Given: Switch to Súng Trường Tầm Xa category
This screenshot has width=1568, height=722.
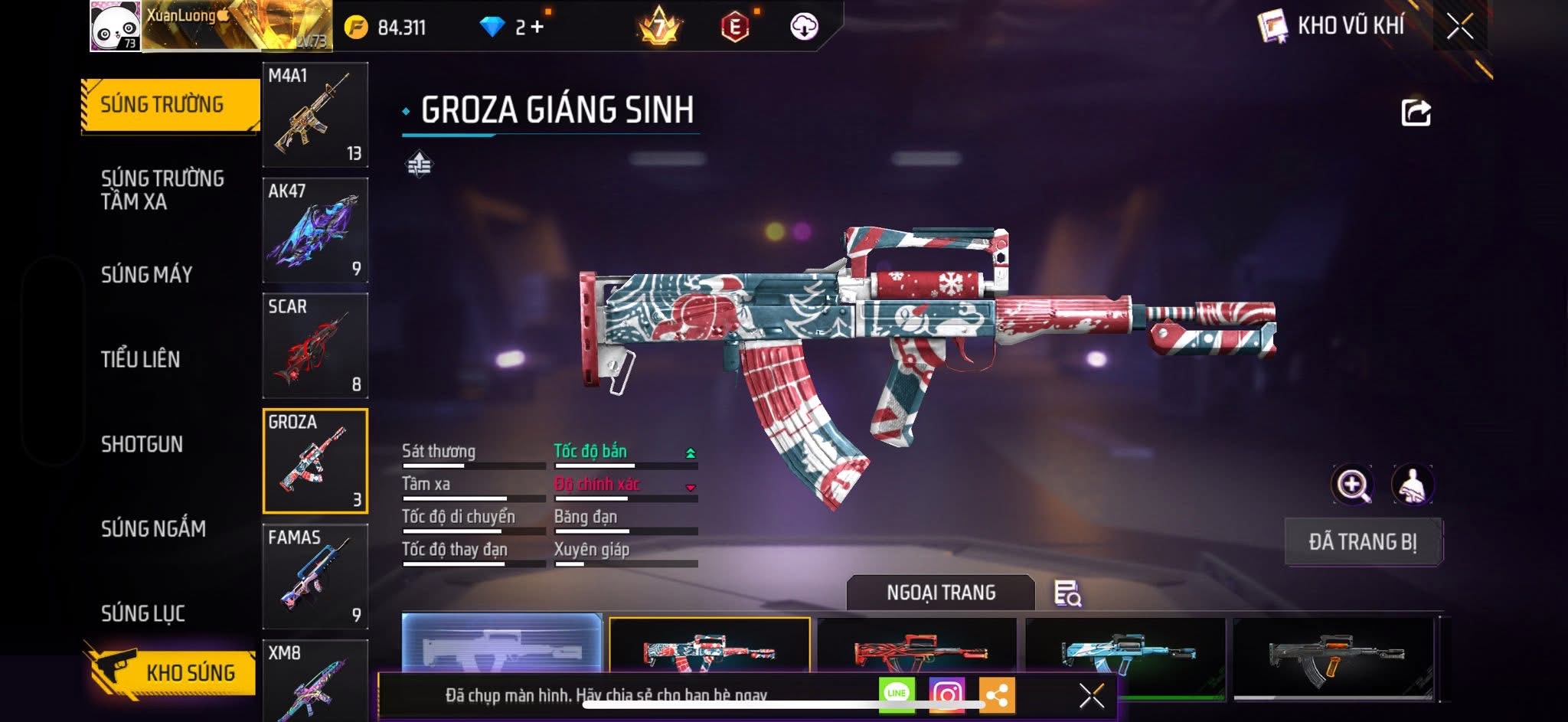Looking at the screenshot, I should (162, 190).
